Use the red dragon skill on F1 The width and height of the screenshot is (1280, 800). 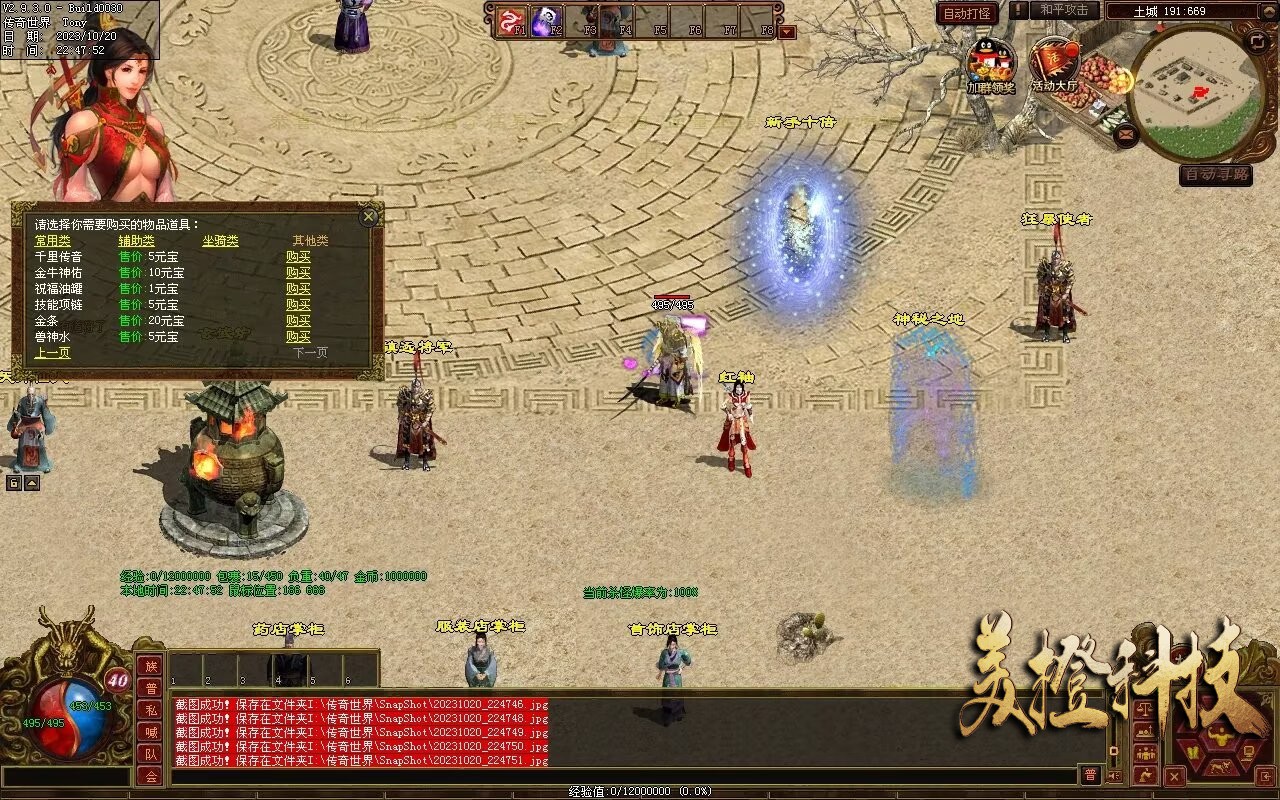(x=512, y=20)
